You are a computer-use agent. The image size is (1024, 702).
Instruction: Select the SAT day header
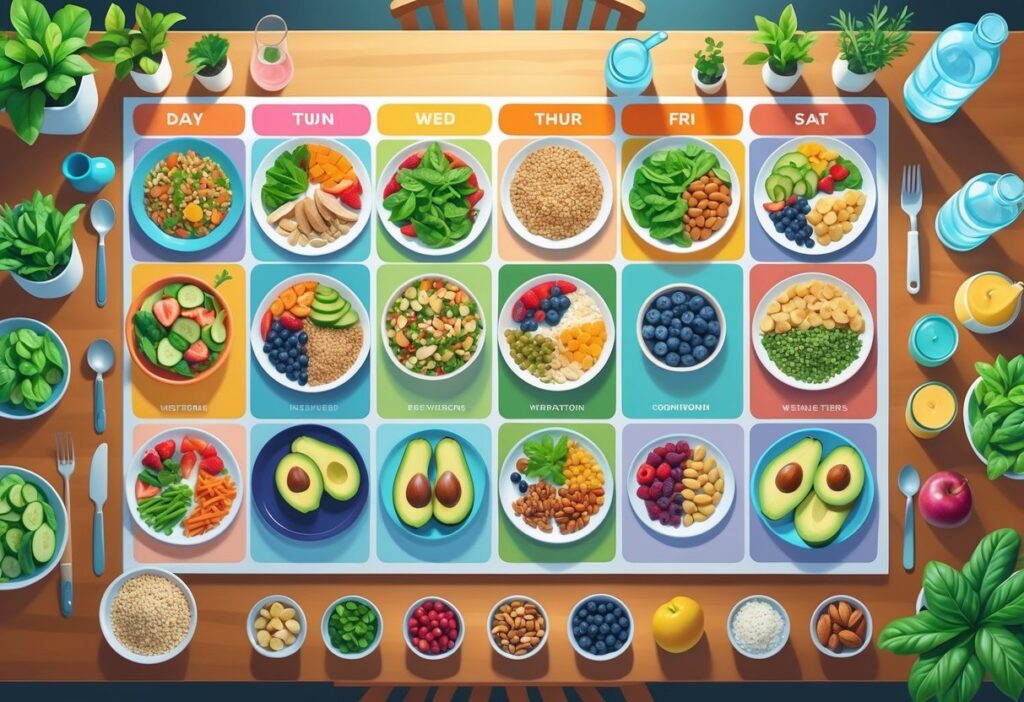coord(813,120)
